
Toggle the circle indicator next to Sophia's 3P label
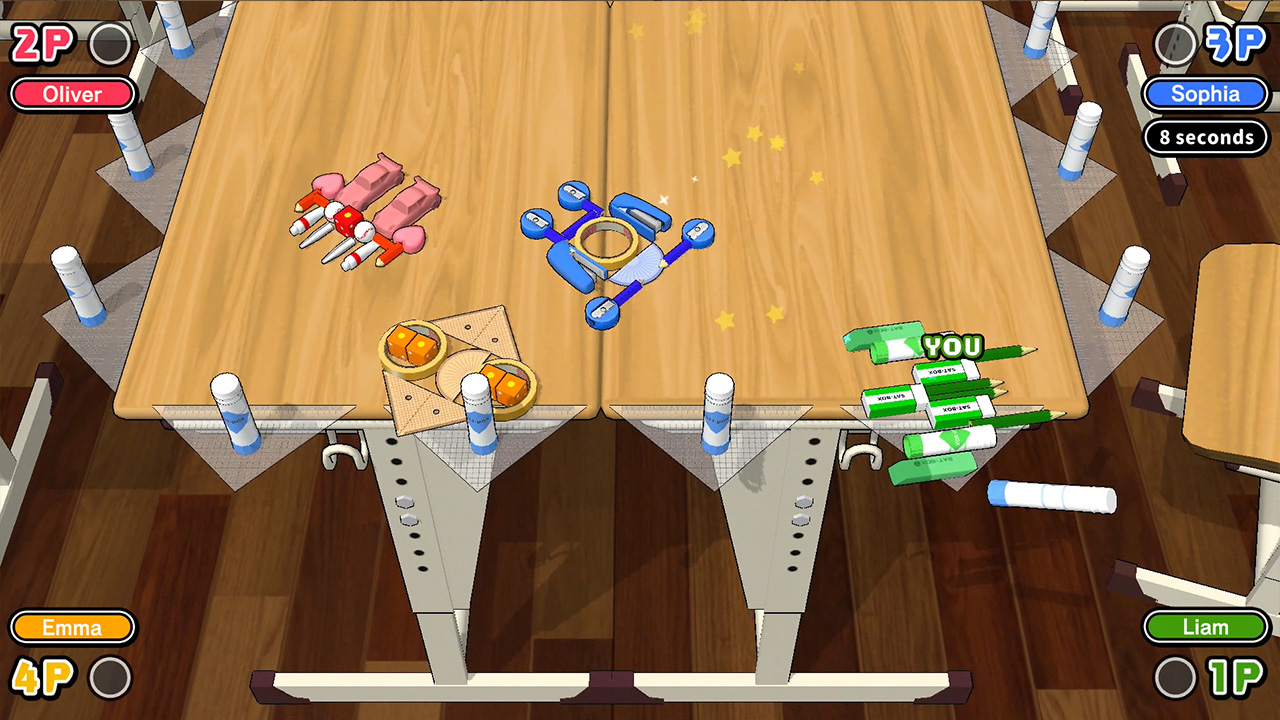point(1172,45)
